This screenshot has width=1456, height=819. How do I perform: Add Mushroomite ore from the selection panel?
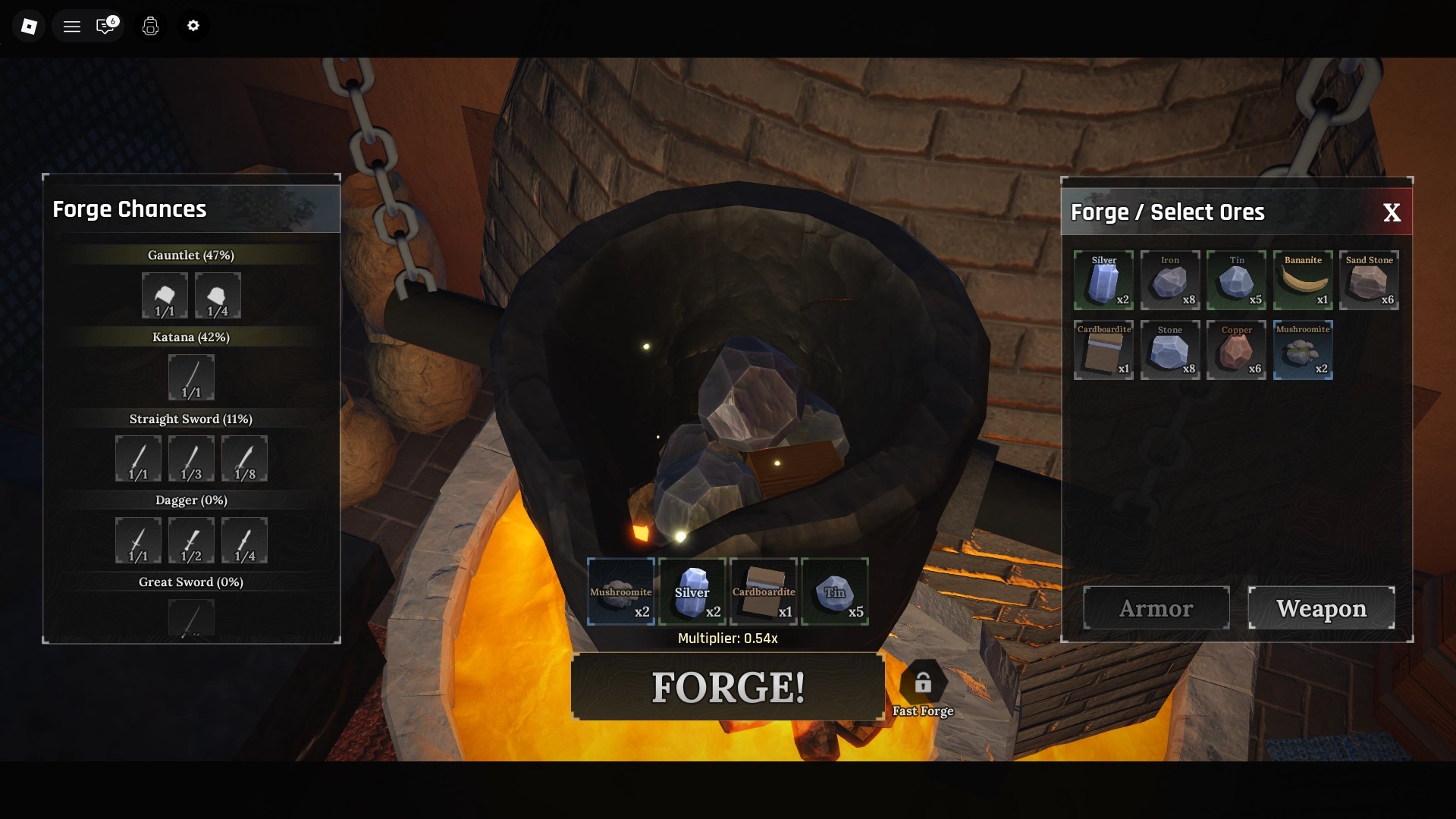[1303, 350]
